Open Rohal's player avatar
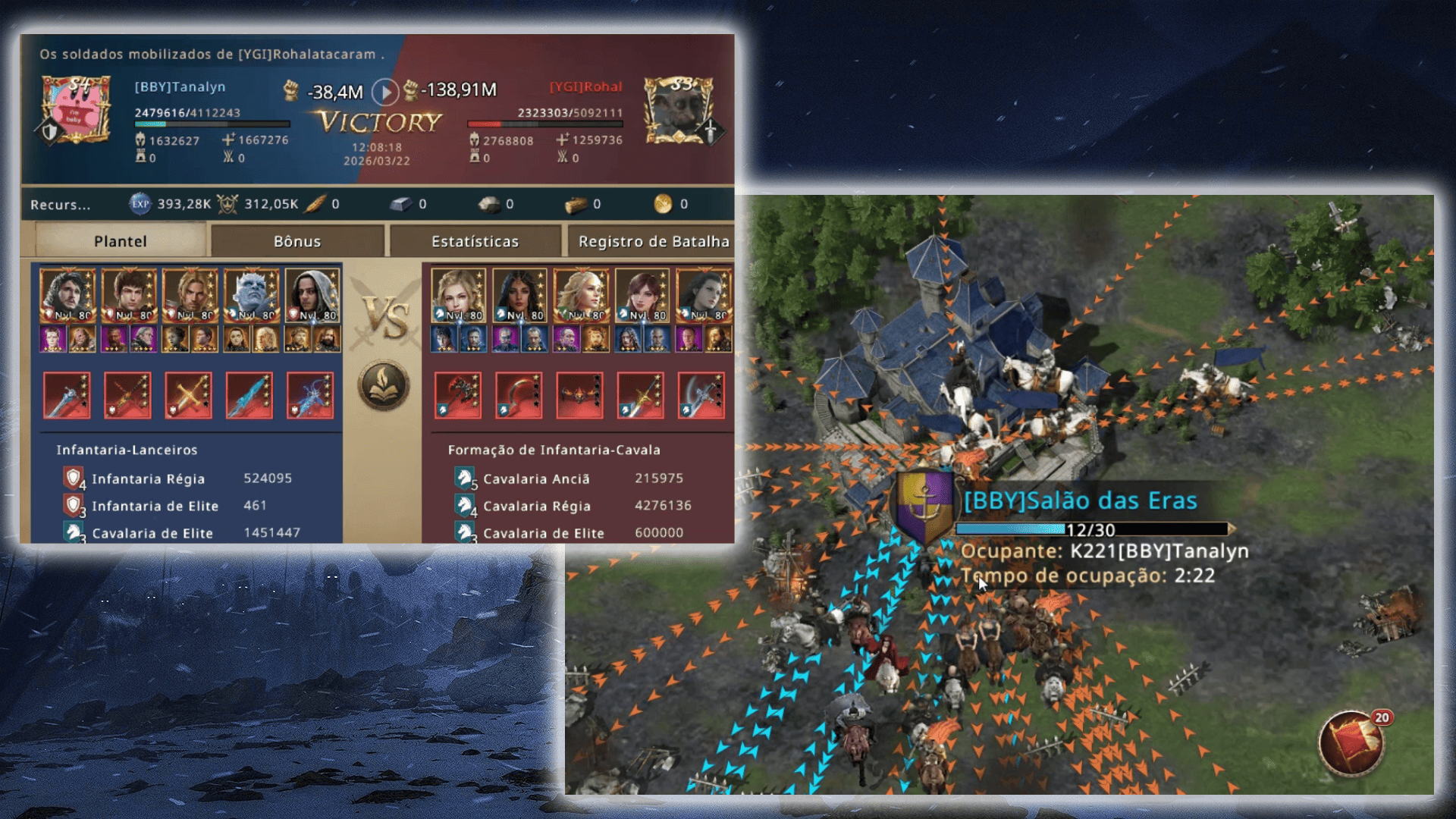The height and width of the screenshot is (819, 1456). pyautogui.click(x=679, y=110)
